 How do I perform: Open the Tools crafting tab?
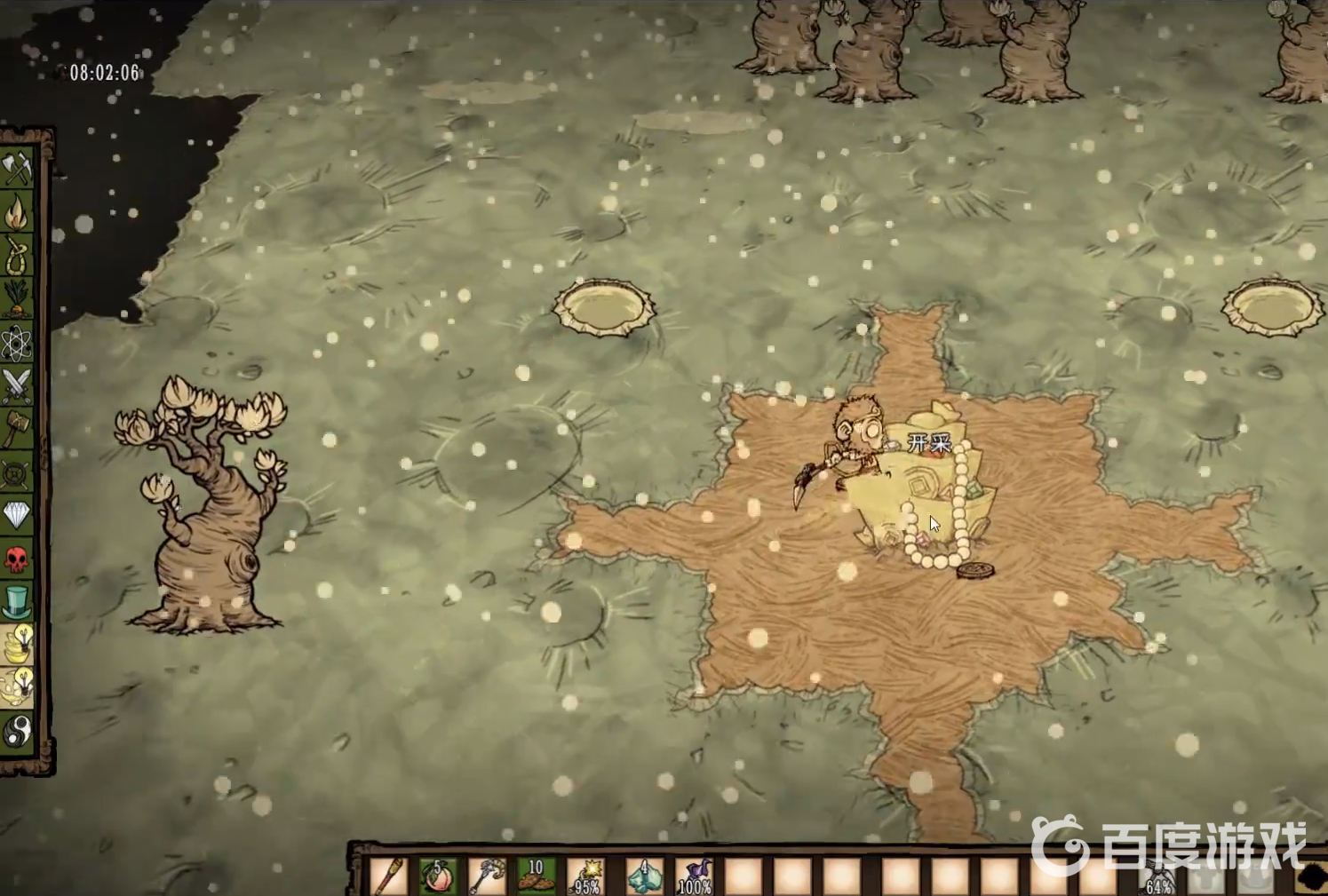click(17, 169)
